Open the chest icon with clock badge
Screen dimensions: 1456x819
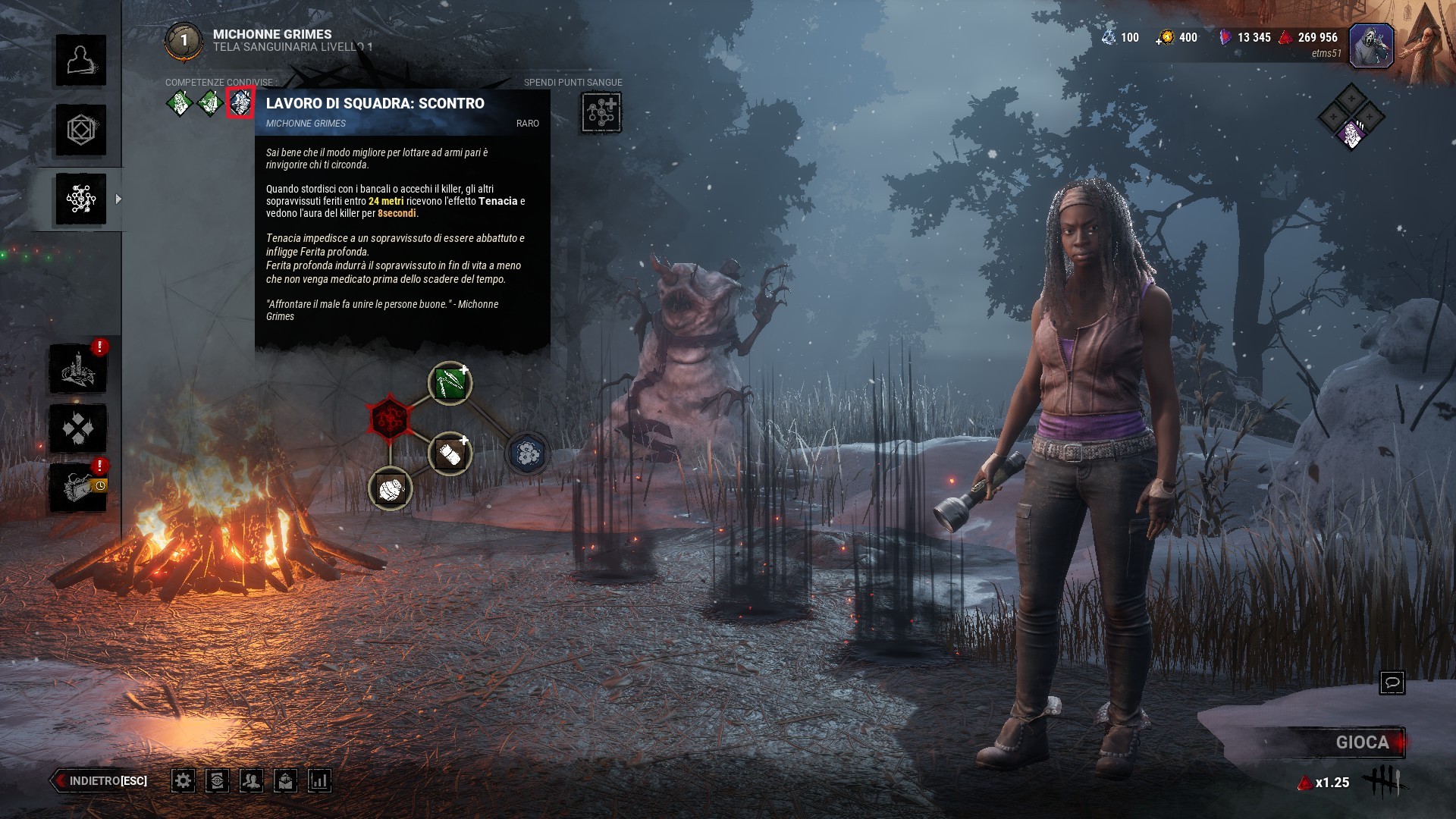tap(78, 487)
